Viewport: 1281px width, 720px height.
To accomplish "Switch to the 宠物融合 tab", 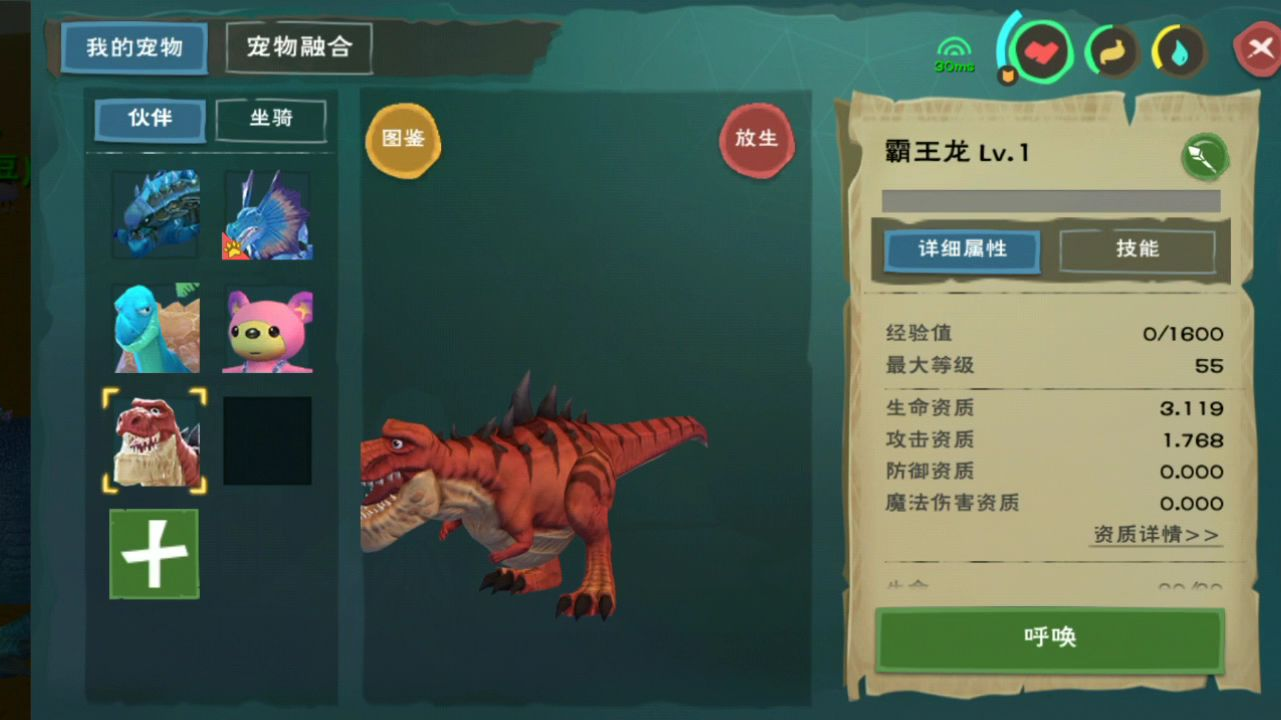I will (299, 47).
